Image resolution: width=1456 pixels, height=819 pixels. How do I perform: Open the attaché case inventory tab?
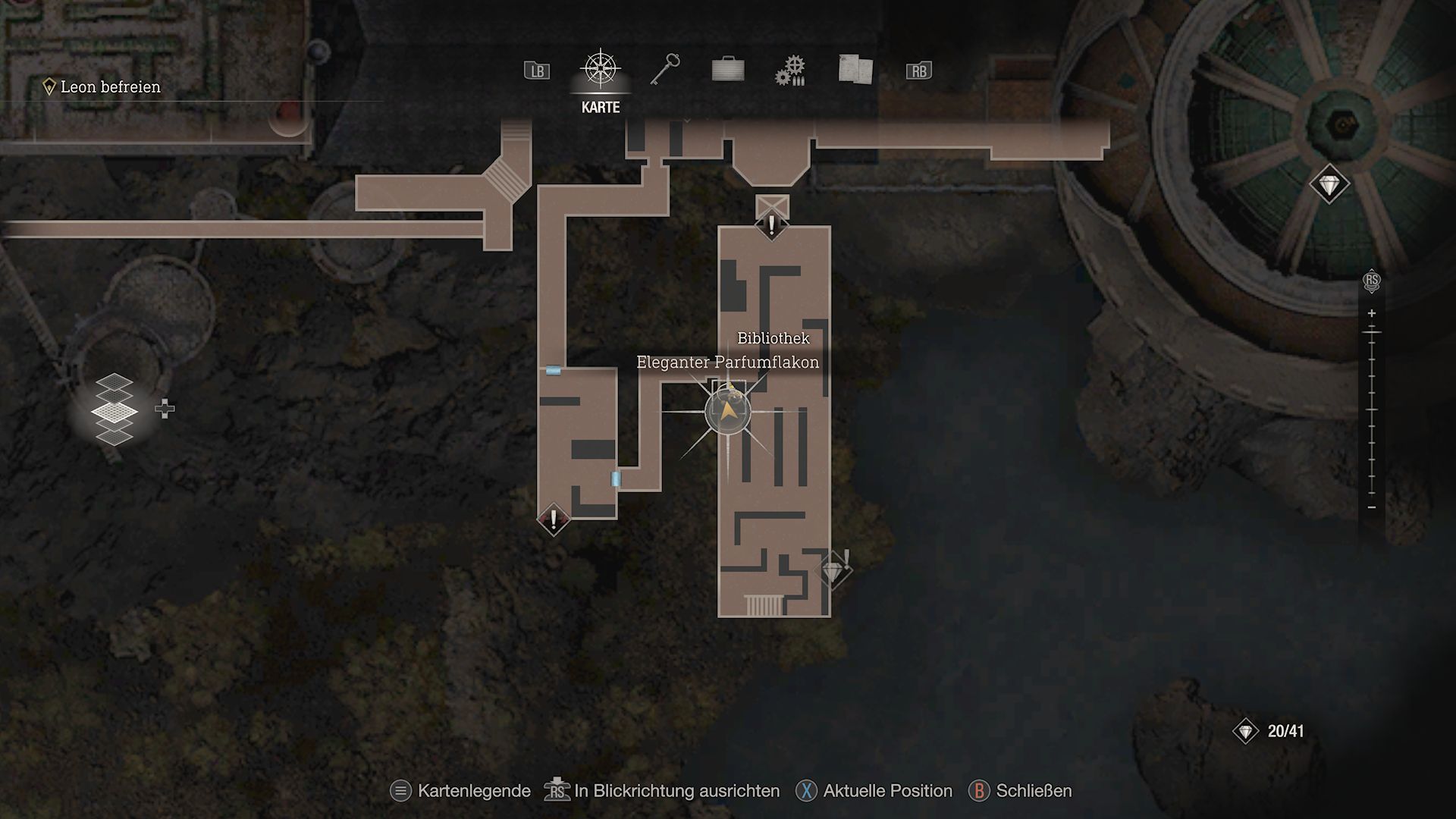(x=728, y=70)
